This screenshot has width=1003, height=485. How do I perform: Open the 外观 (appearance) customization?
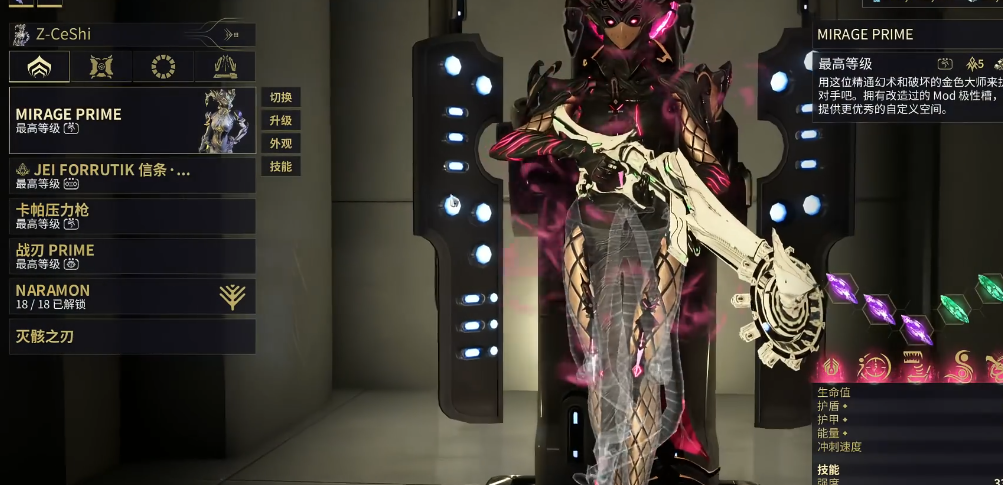click(280, 144)
